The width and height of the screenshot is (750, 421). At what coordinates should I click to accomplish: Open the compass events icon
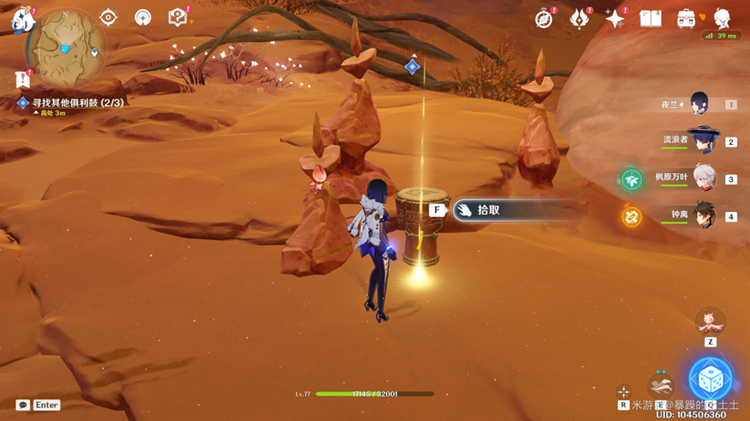544,18
